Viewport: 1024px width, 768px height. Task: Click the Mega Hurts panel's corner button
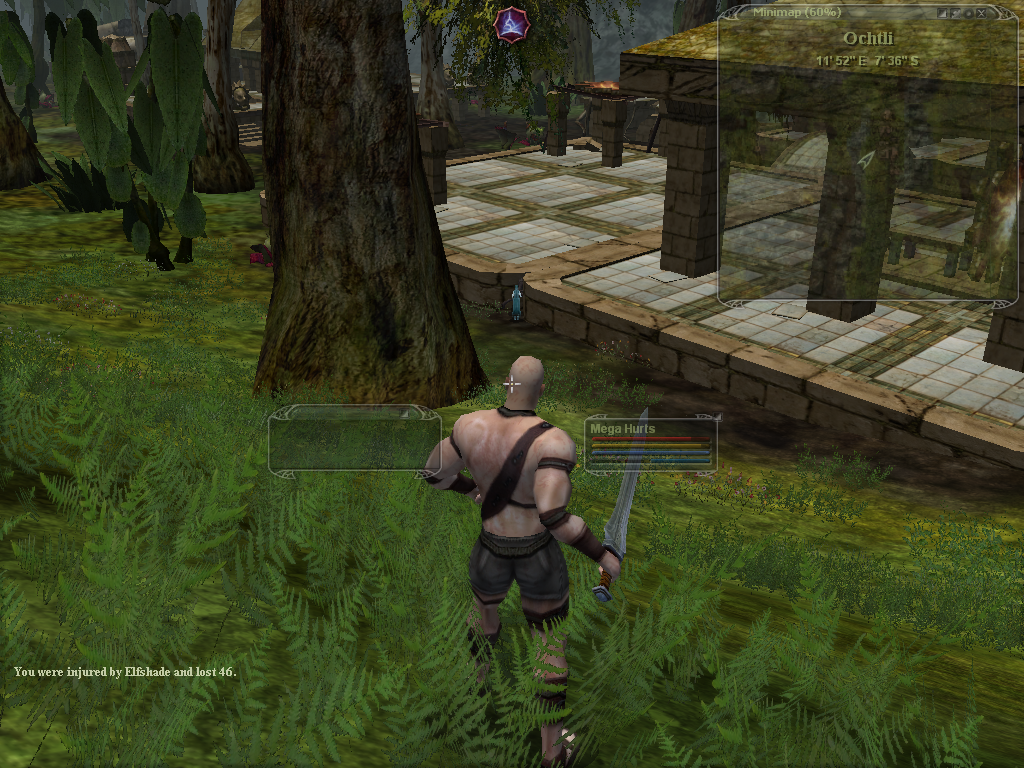point(717,416)
